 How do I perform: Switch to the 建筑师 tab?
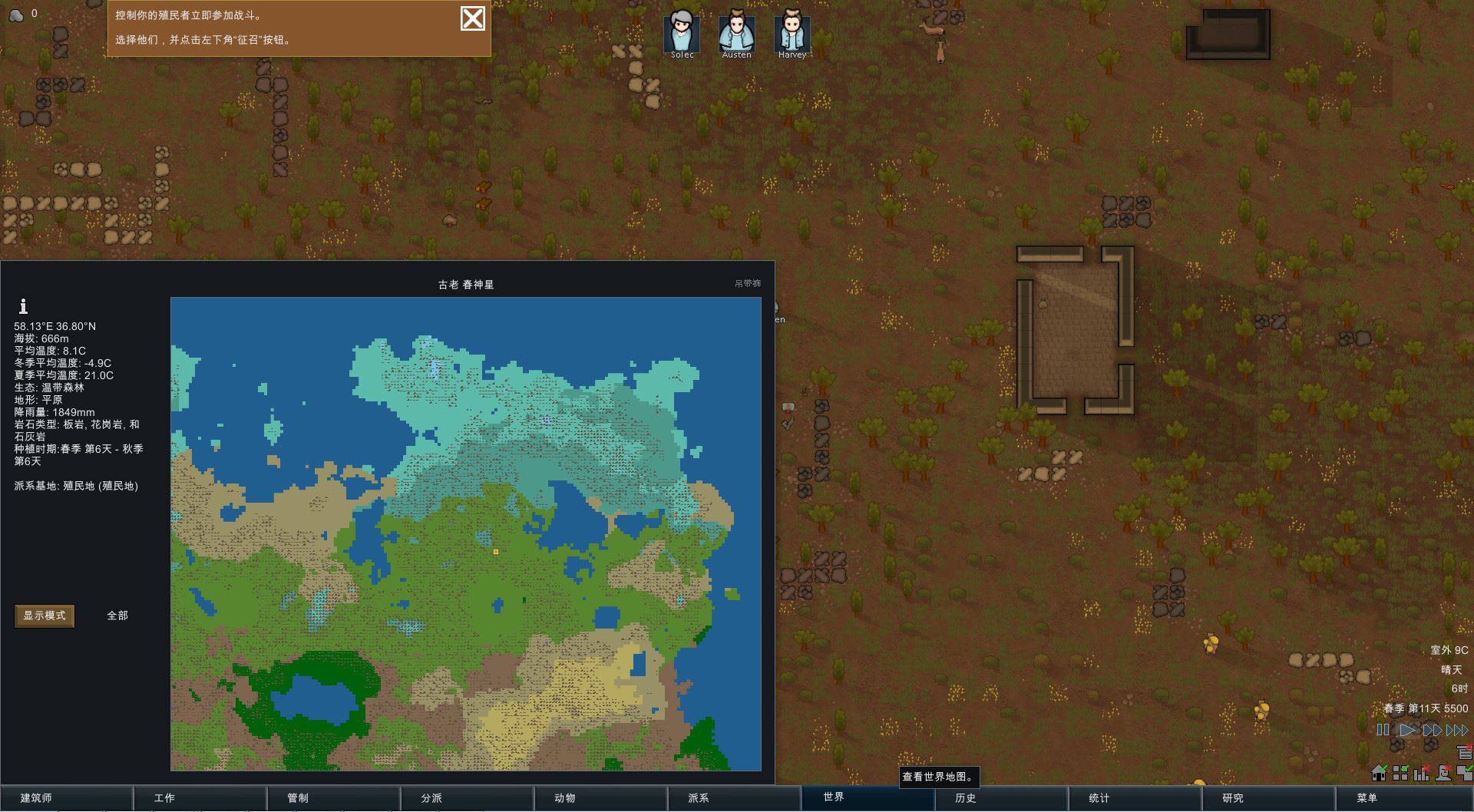[67, 798]
